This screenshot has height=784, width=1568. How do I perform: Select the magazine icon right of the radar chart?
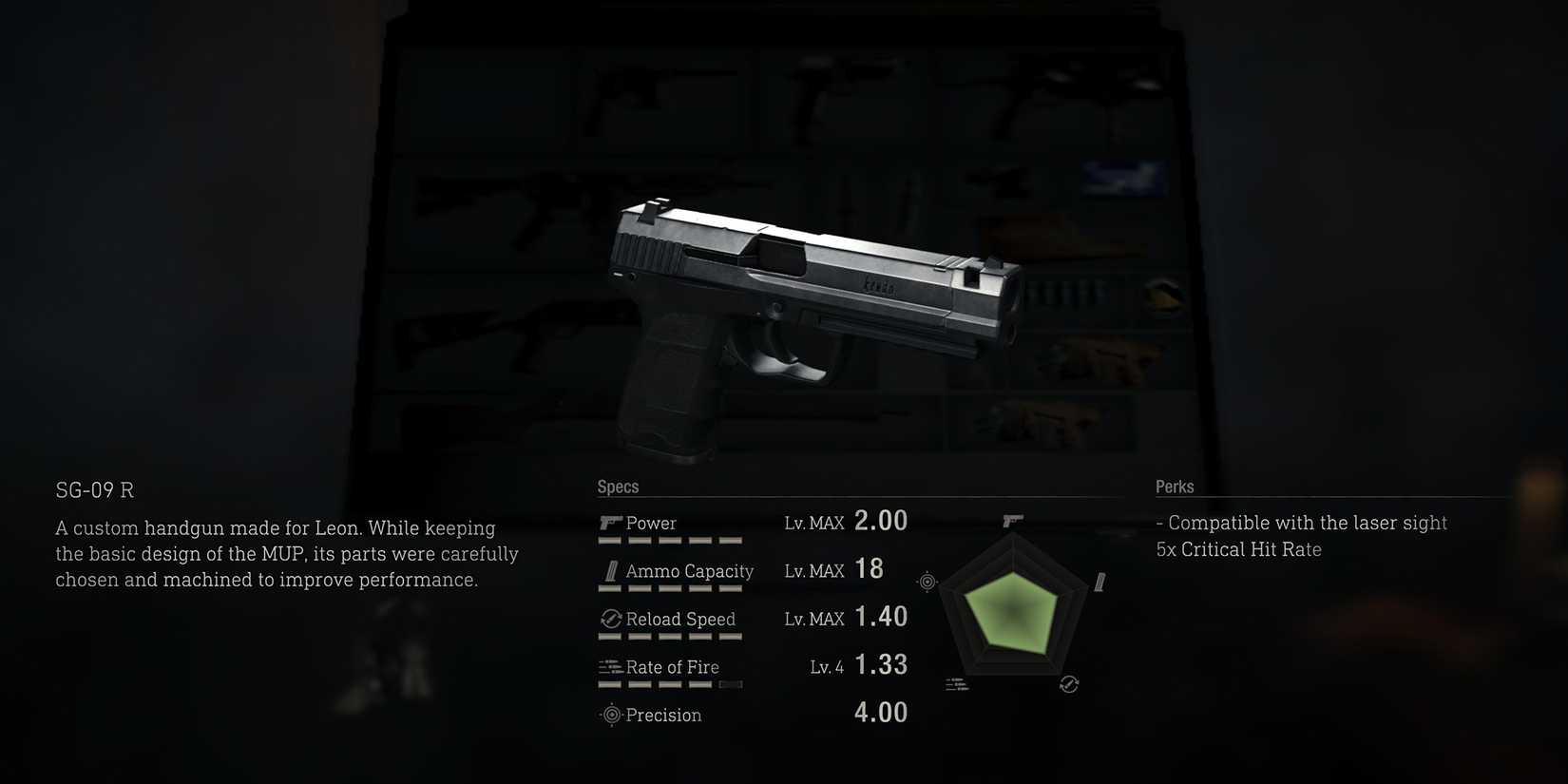click(1100, 580)
